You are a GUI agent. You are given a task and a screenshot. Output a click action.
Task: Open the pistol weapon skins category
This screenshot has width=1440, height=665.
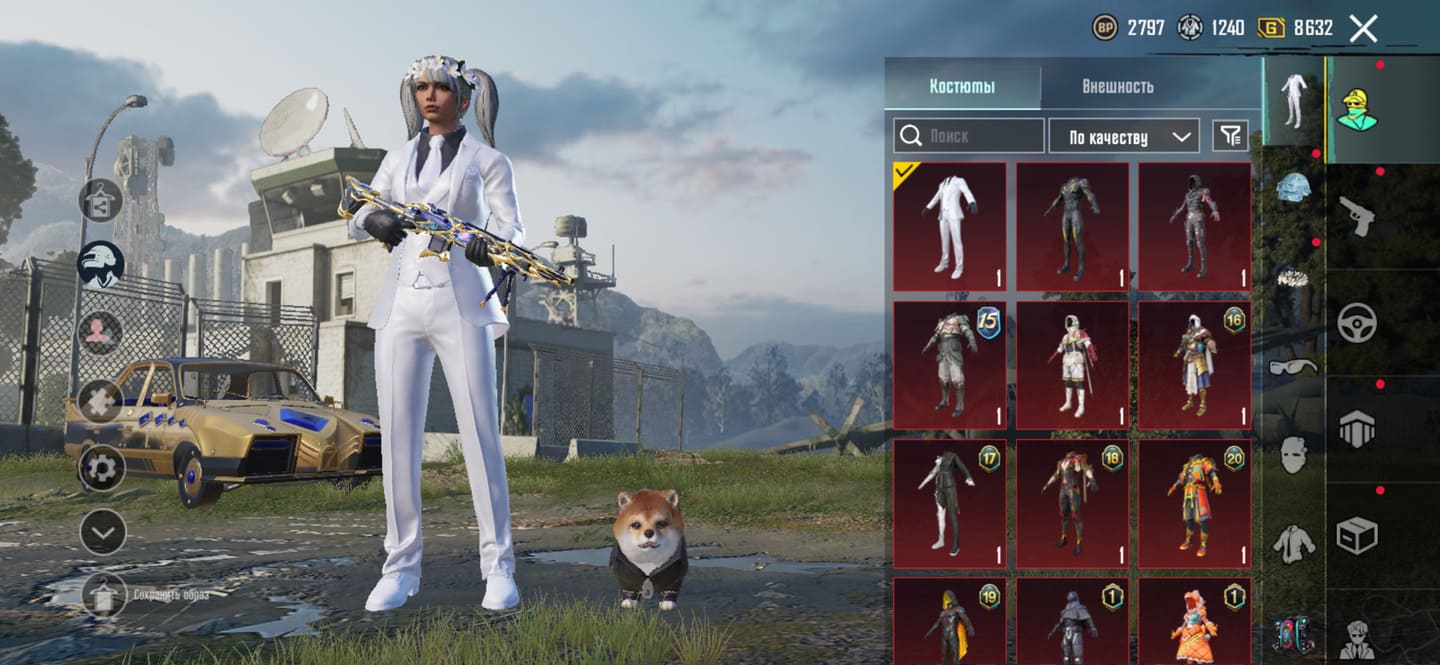click(1357, 216)
